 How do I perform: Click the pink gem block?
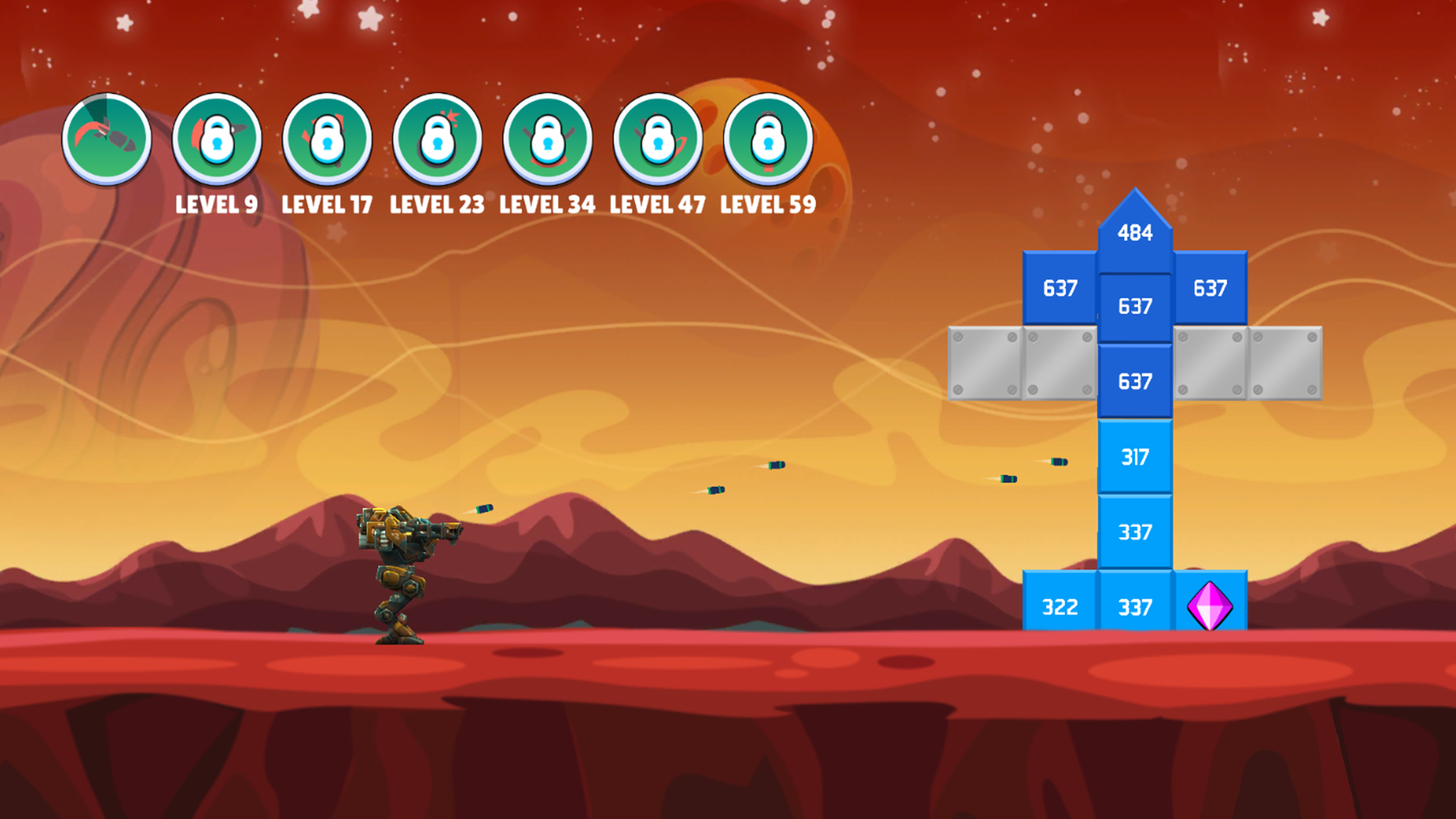(x=1211, y=607)
